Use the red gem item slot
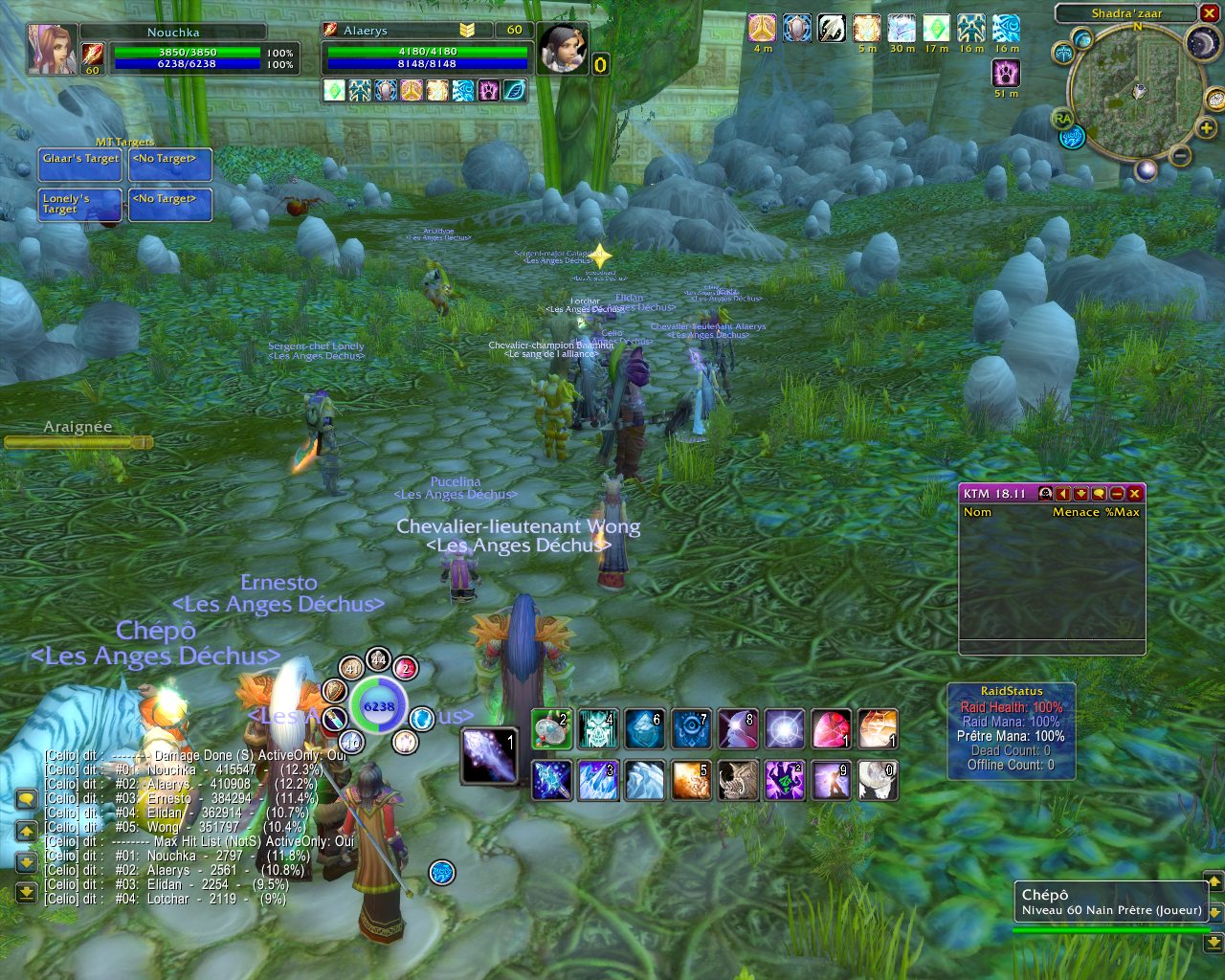Viewport: 1225px width, 980px height. click(831, 729)
